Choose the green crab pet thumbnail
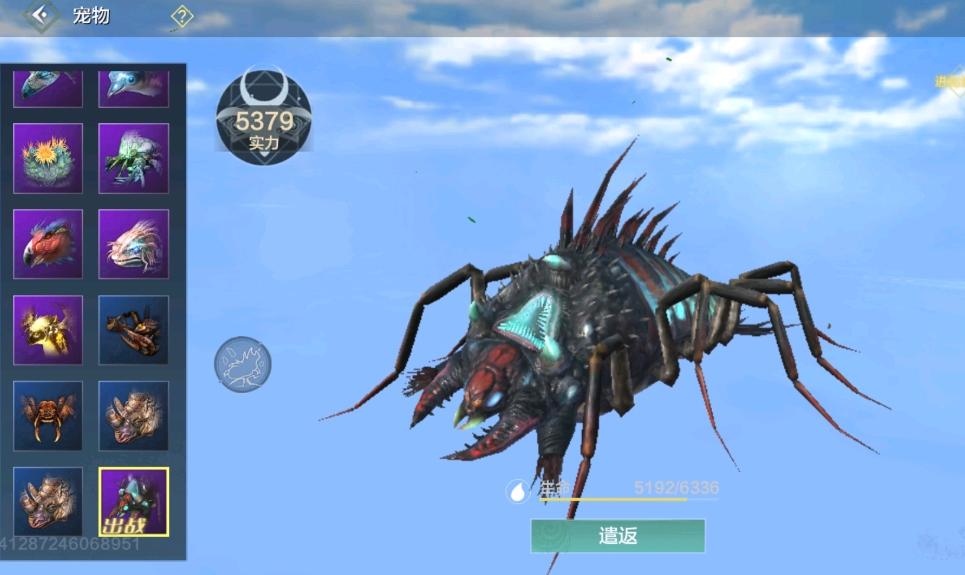 pyautogui.click(x=134, y=158)
